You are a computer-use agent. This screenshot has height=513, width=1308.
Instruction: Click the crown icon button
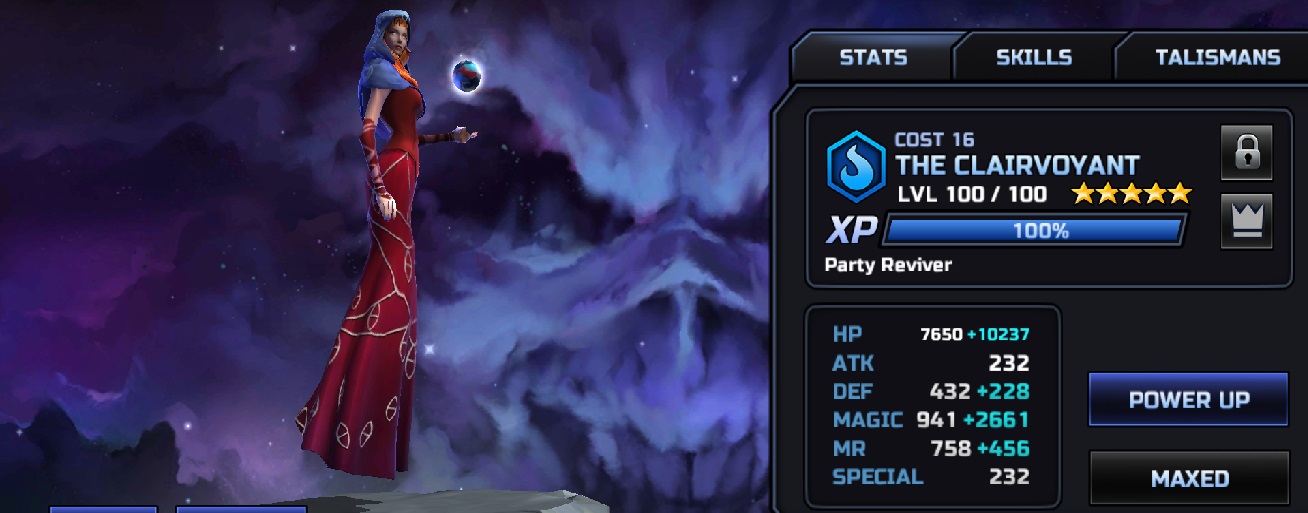[1246, 221]
